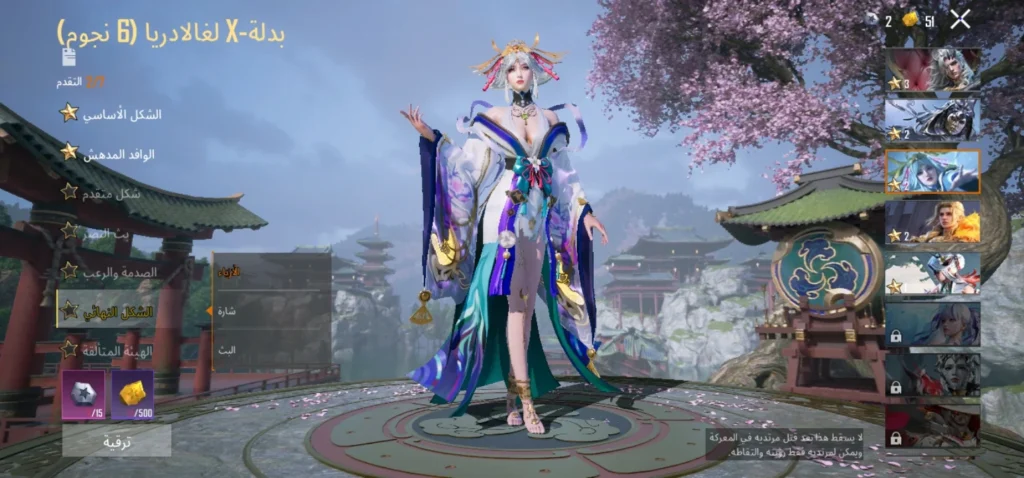Tap the gold nugget currency counter
Screen dimensions: 1024x478
918,20
